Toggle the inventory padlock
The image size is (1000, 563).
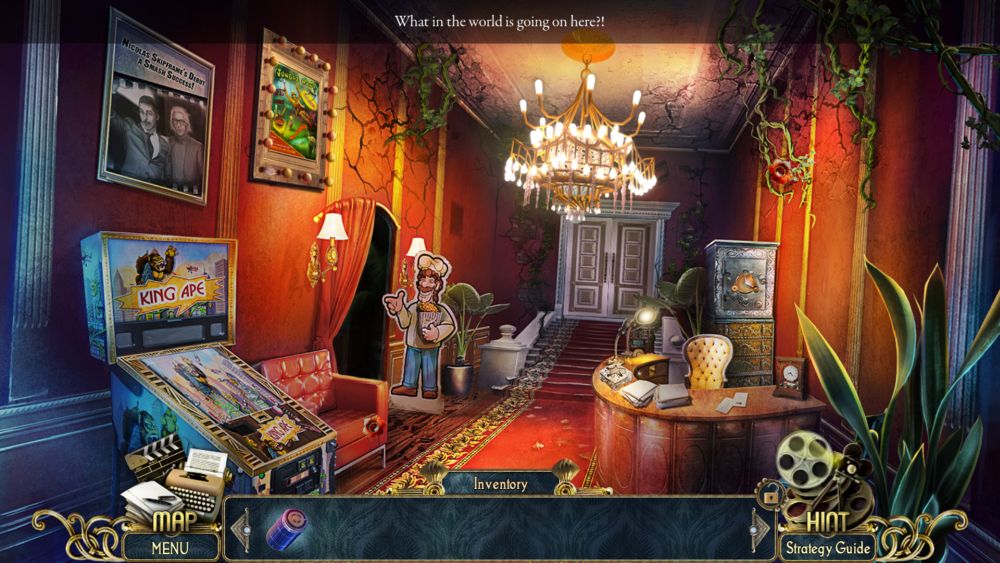tap(770, 493)
